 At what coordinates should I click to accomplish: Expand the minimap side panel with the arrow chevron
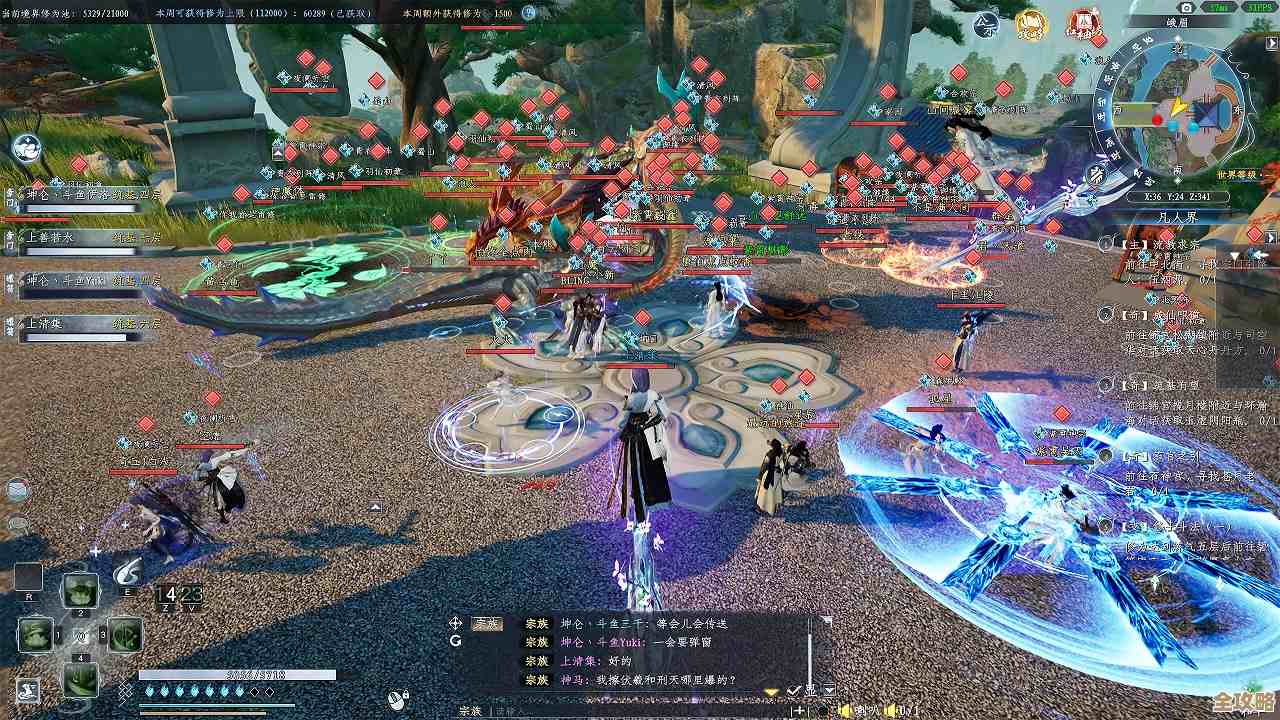click(x=1270, y=45)
